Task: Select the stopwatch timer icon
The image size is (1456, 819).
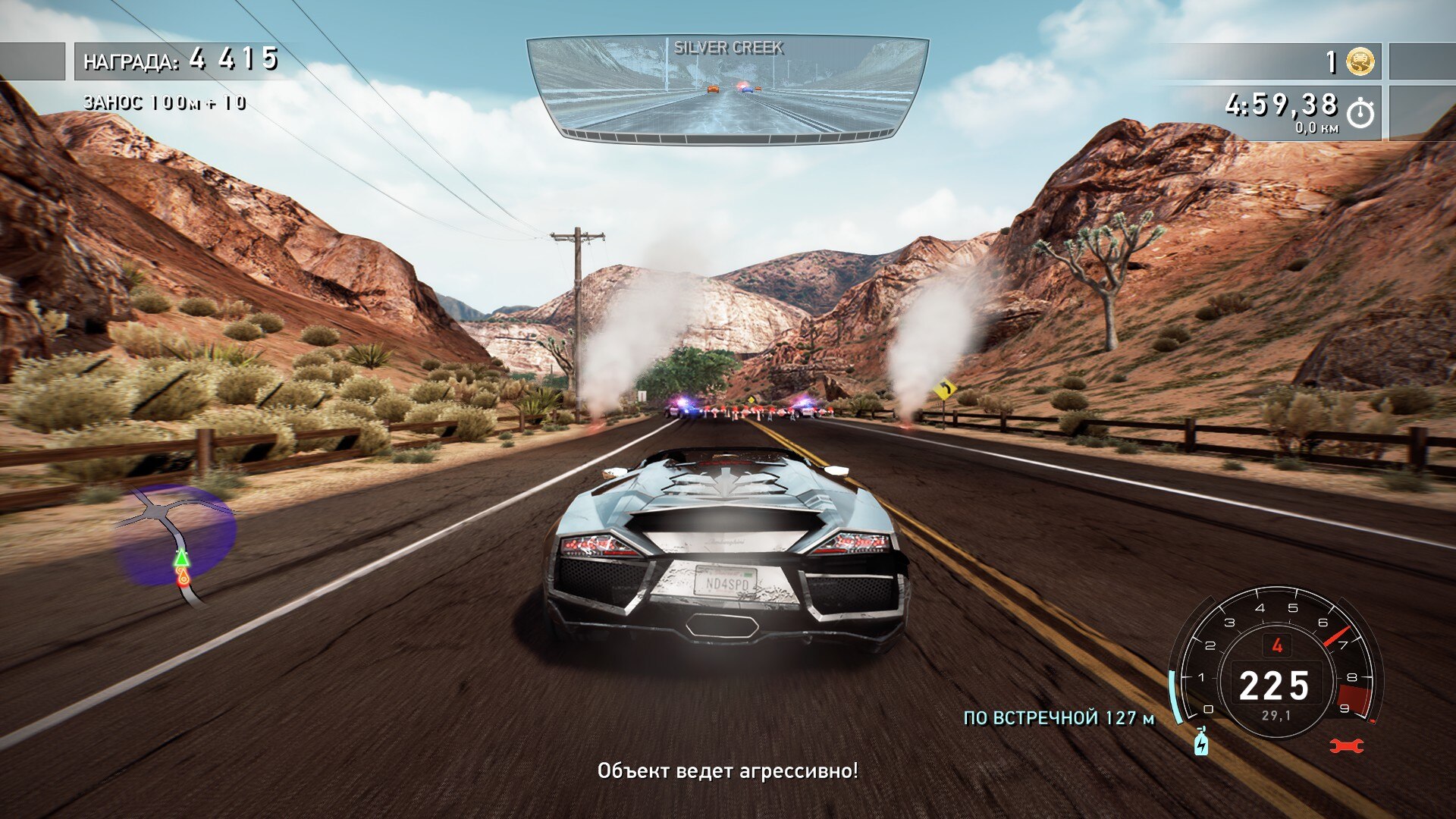Action: click(1360, 113)
